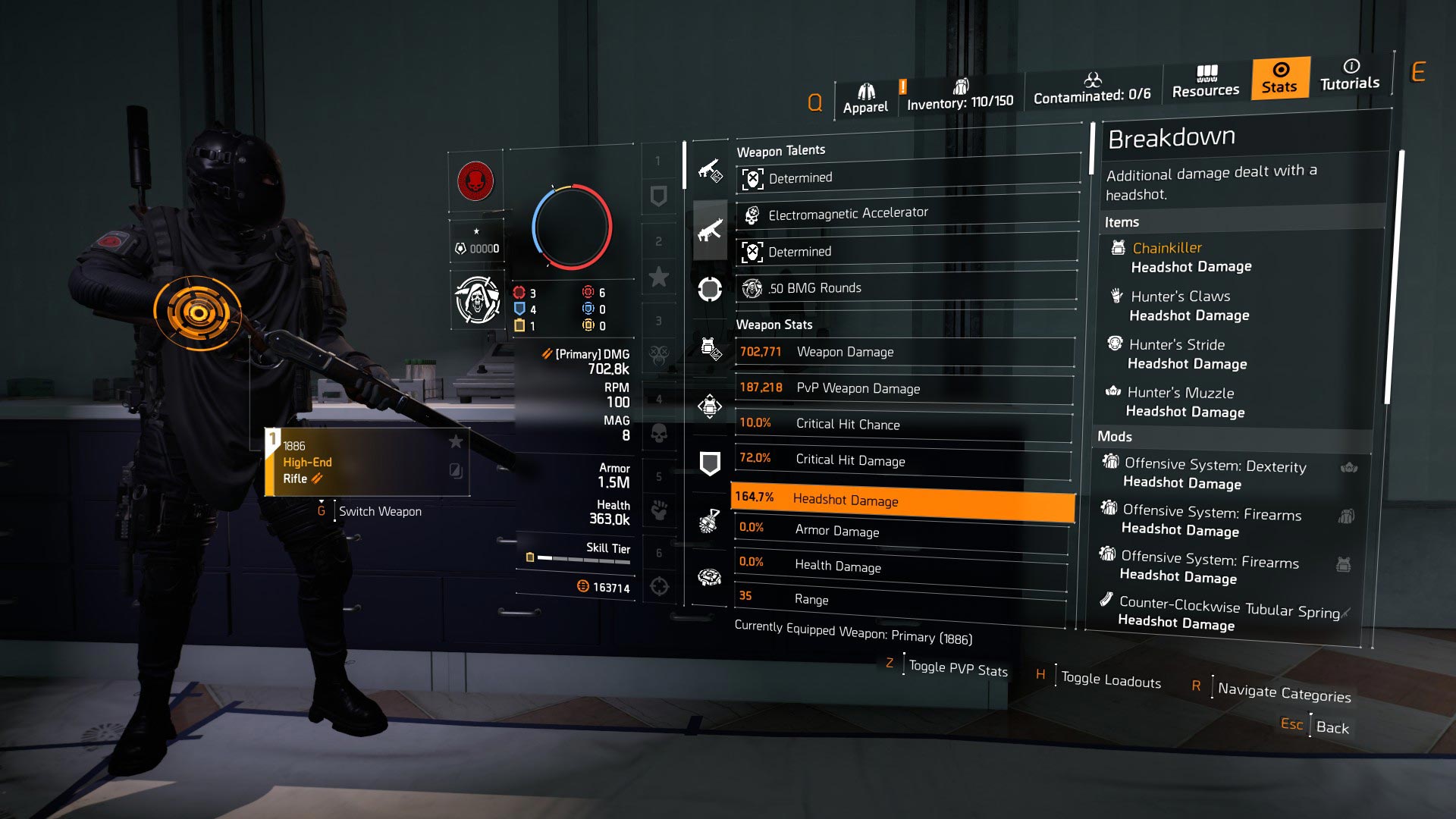Image resolution: width=1456 pixels, height=819 pixels.
Task: Click the highlighted assault rifle category icon
Action: pyautogui.click(x=710, y=230)
